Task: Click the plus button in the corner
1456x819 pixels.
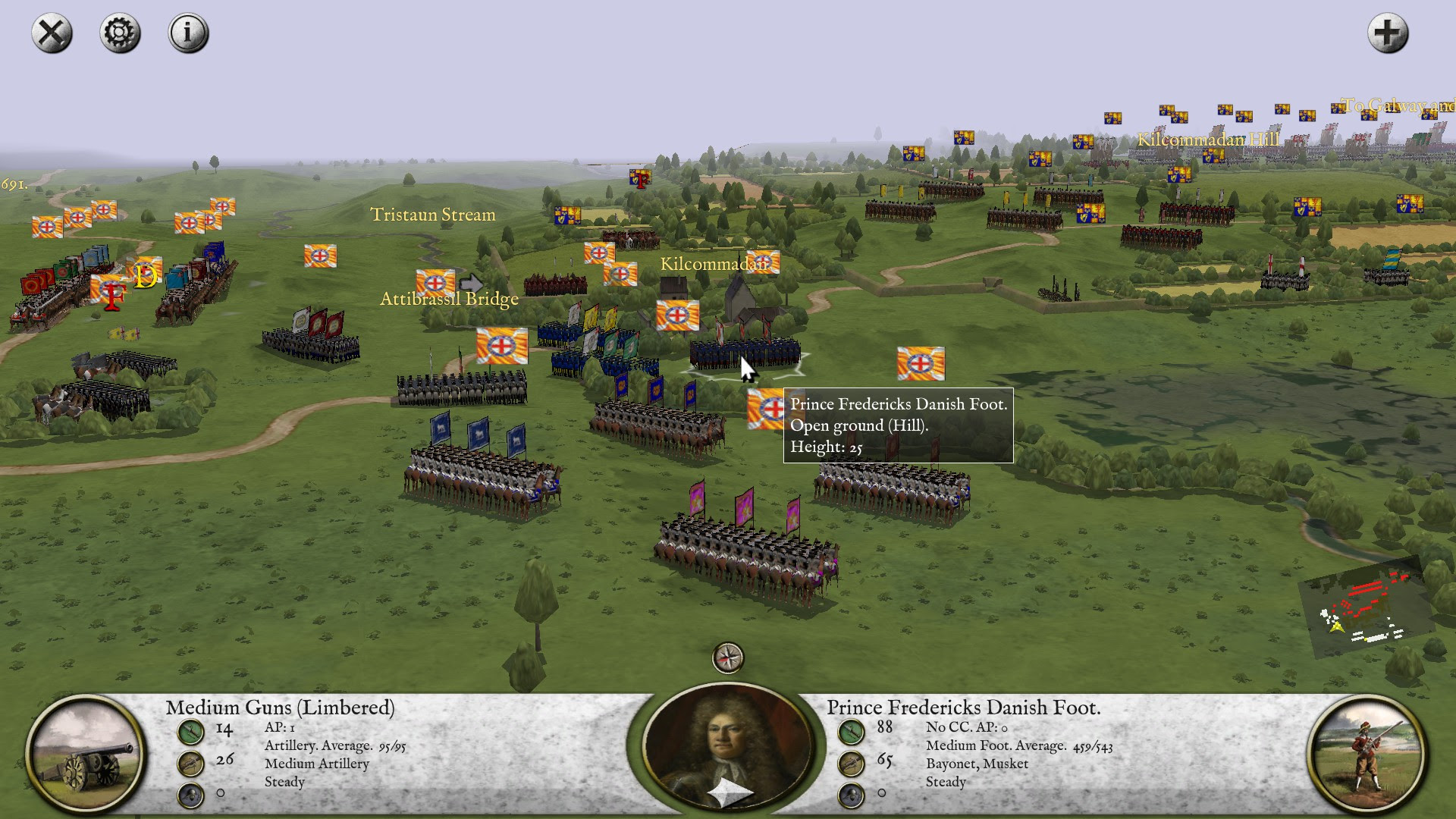Action: point(1387,33)
